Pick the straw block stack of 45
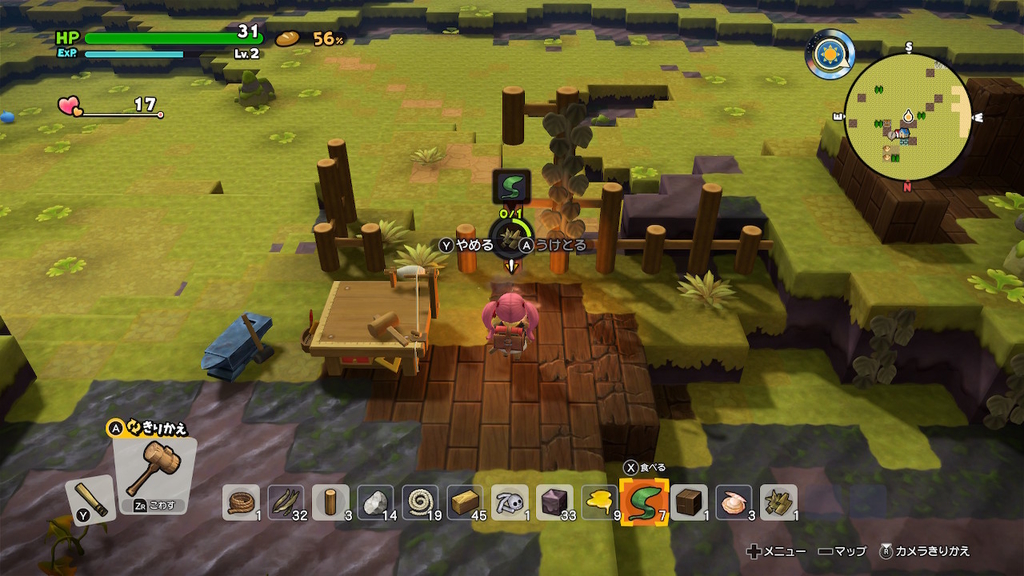 pos(466,501)
